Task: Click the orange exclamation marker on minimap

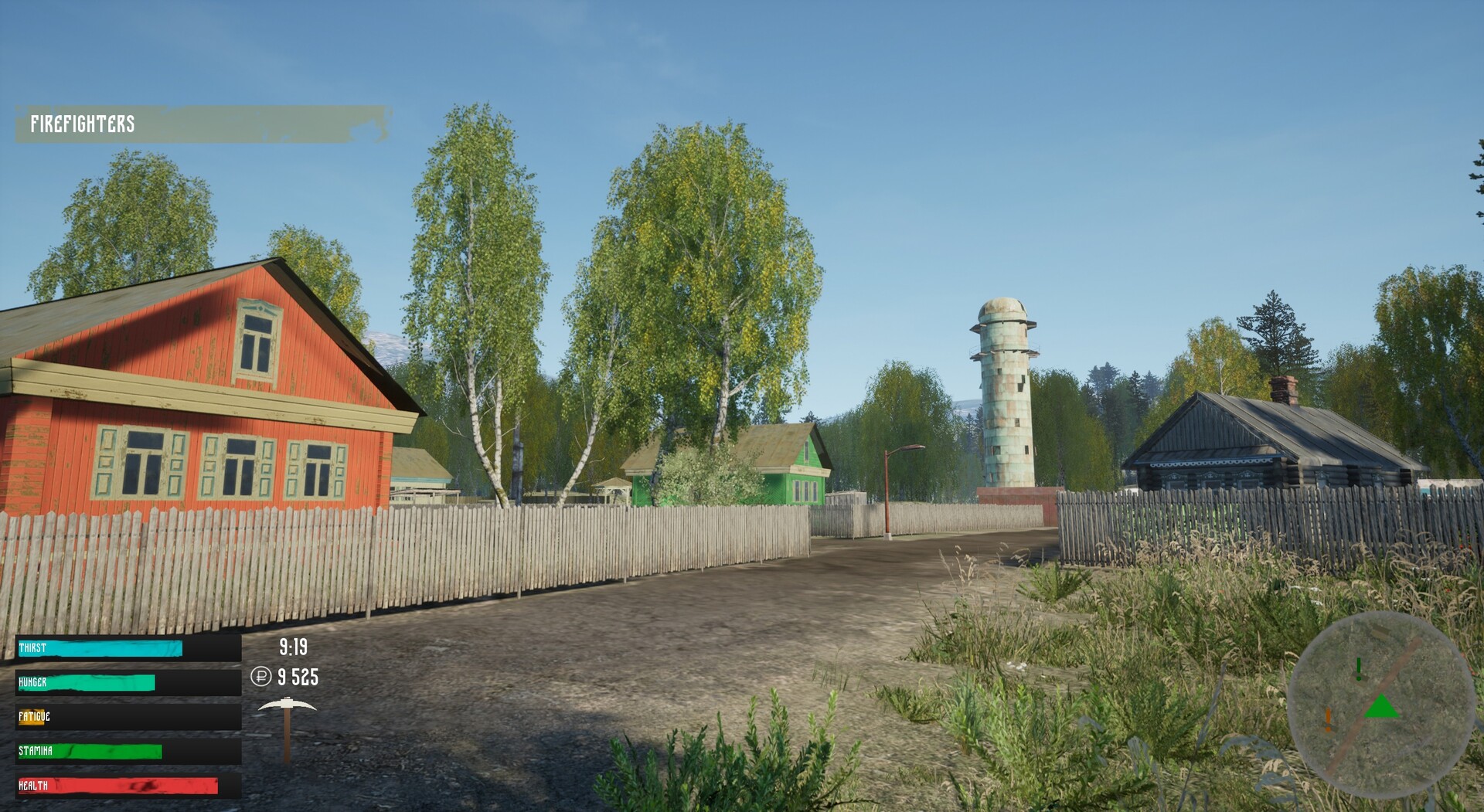Action: click(x=1328, y=719)
